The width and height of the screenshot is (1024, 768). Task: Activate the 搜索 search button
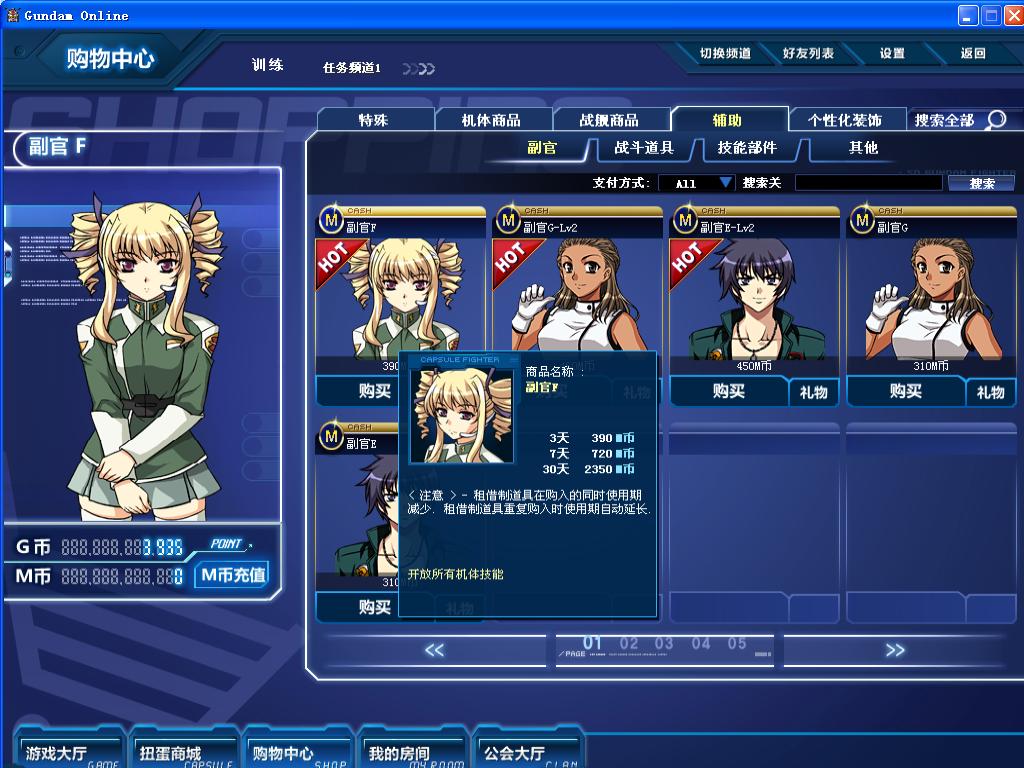tap(982, 183)
